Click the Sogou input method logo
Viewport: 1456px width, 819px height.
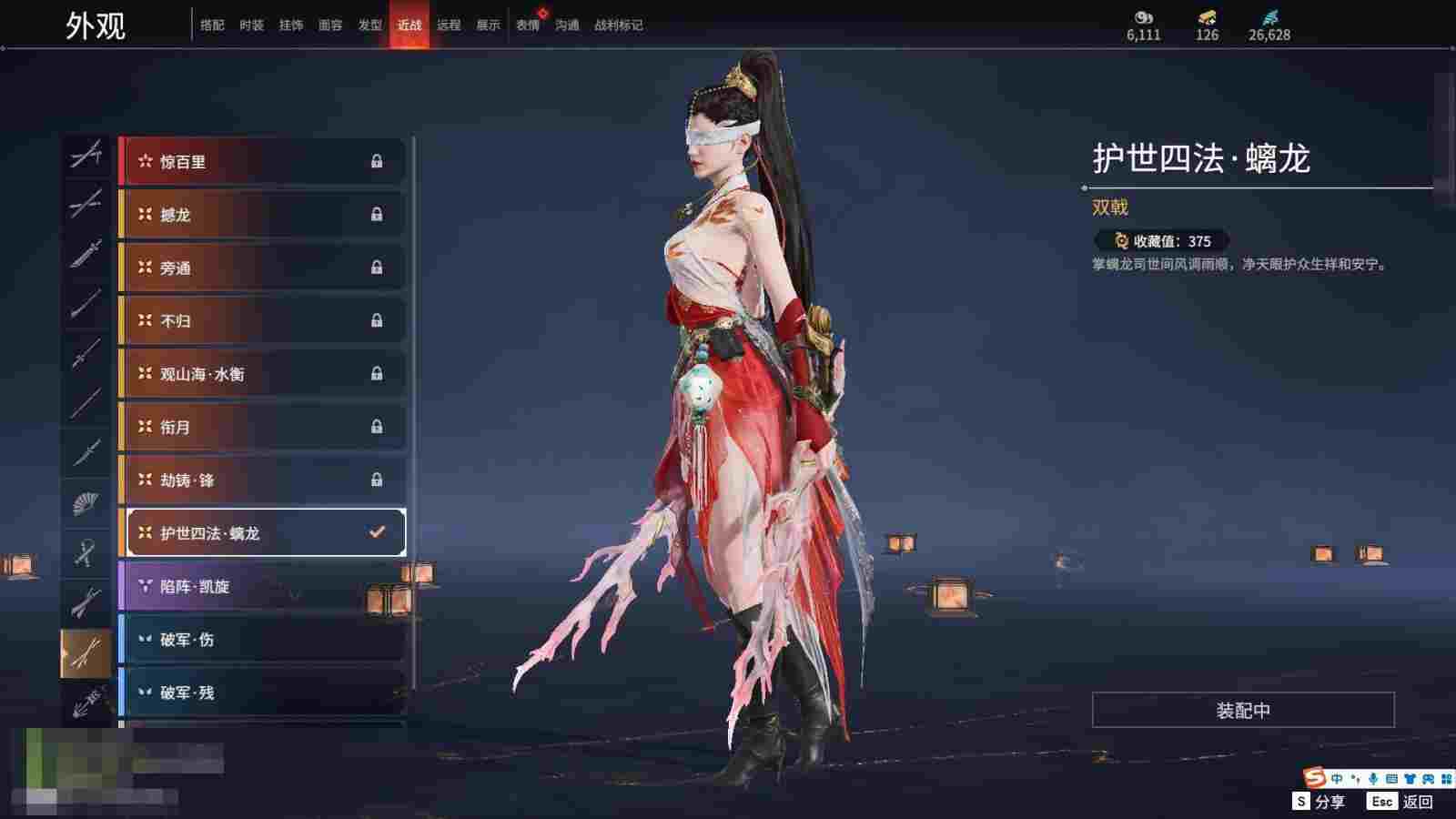pyautogui.click(x=1313, y=778)
